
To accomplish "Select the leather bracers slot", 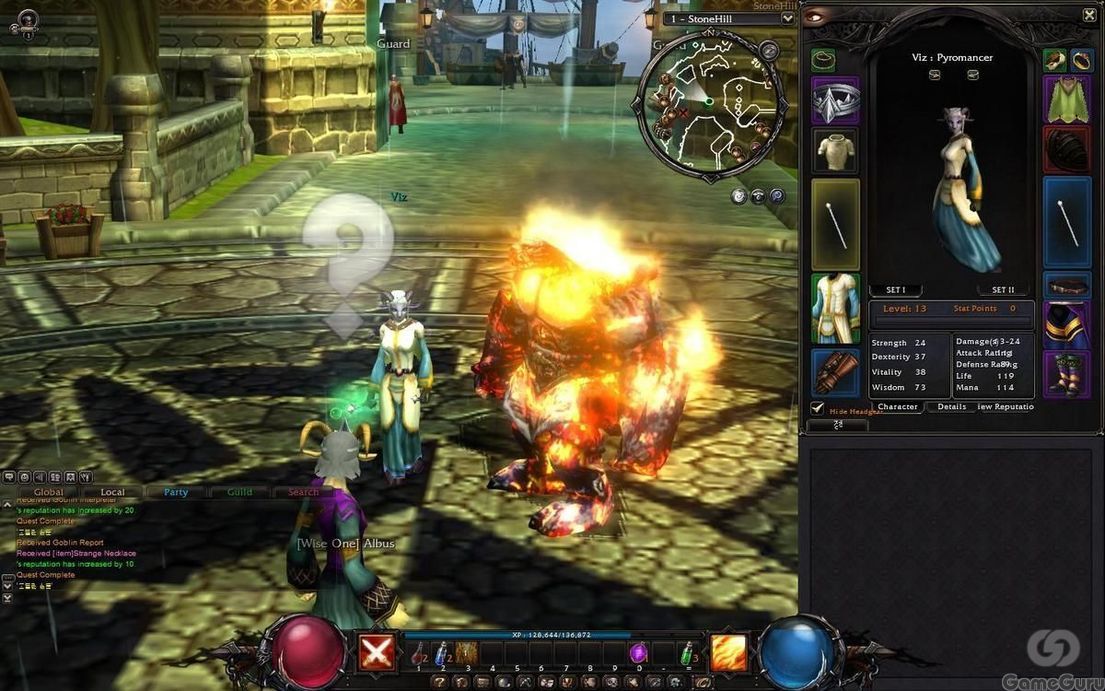I will [835, 372].
